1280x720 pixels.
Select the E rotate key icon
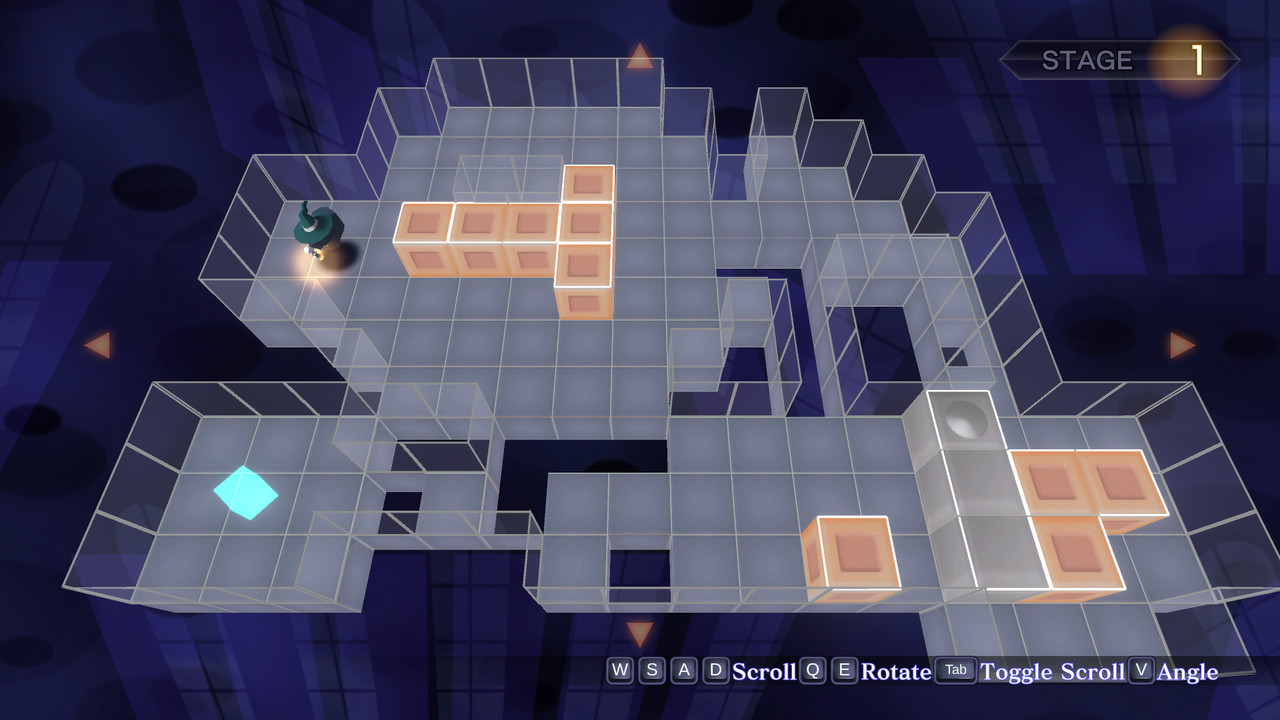(x=843, y=671)
